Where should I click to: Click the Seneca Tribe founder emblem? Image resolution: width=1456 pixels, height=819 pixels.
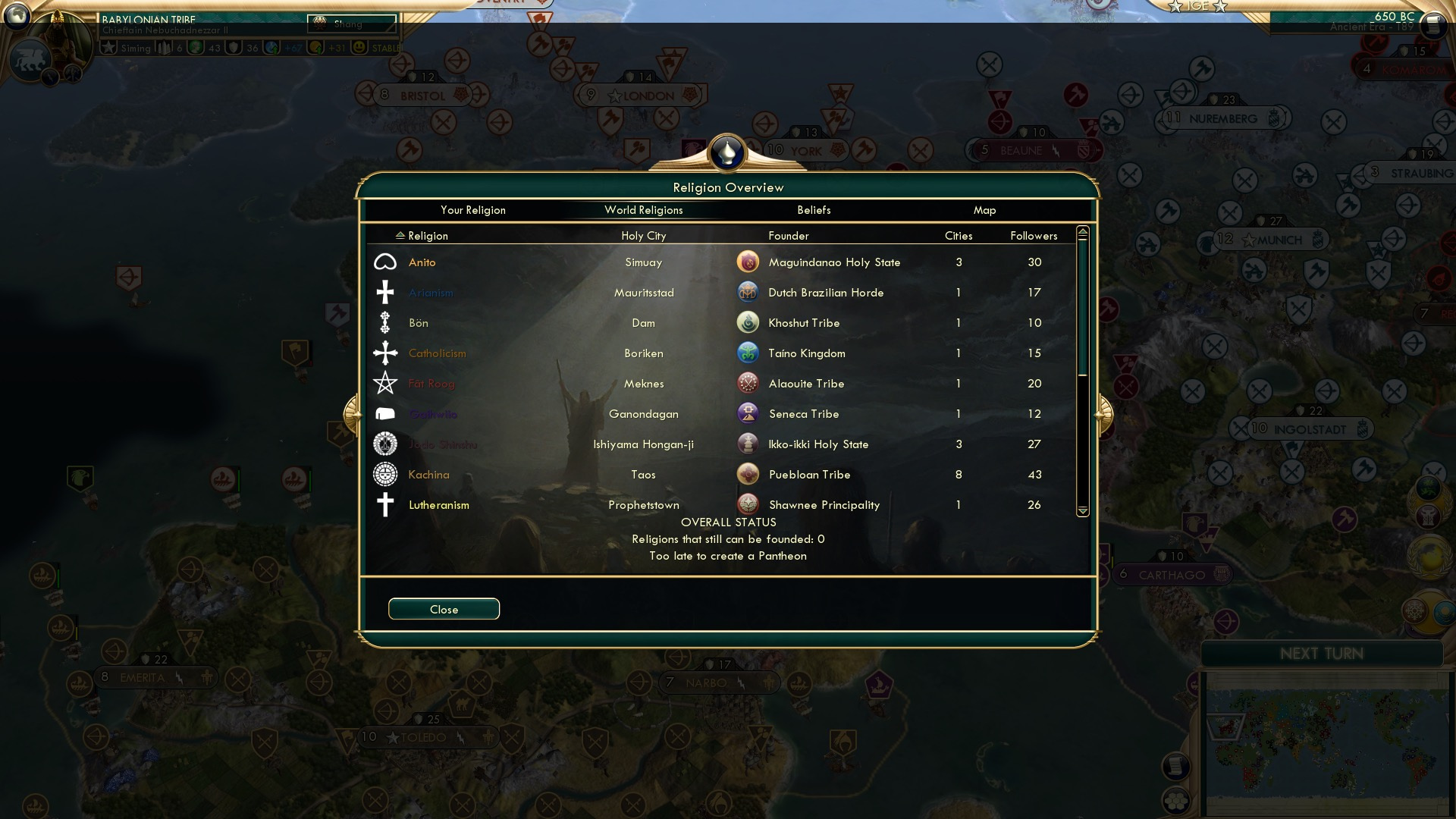point(748,413)
